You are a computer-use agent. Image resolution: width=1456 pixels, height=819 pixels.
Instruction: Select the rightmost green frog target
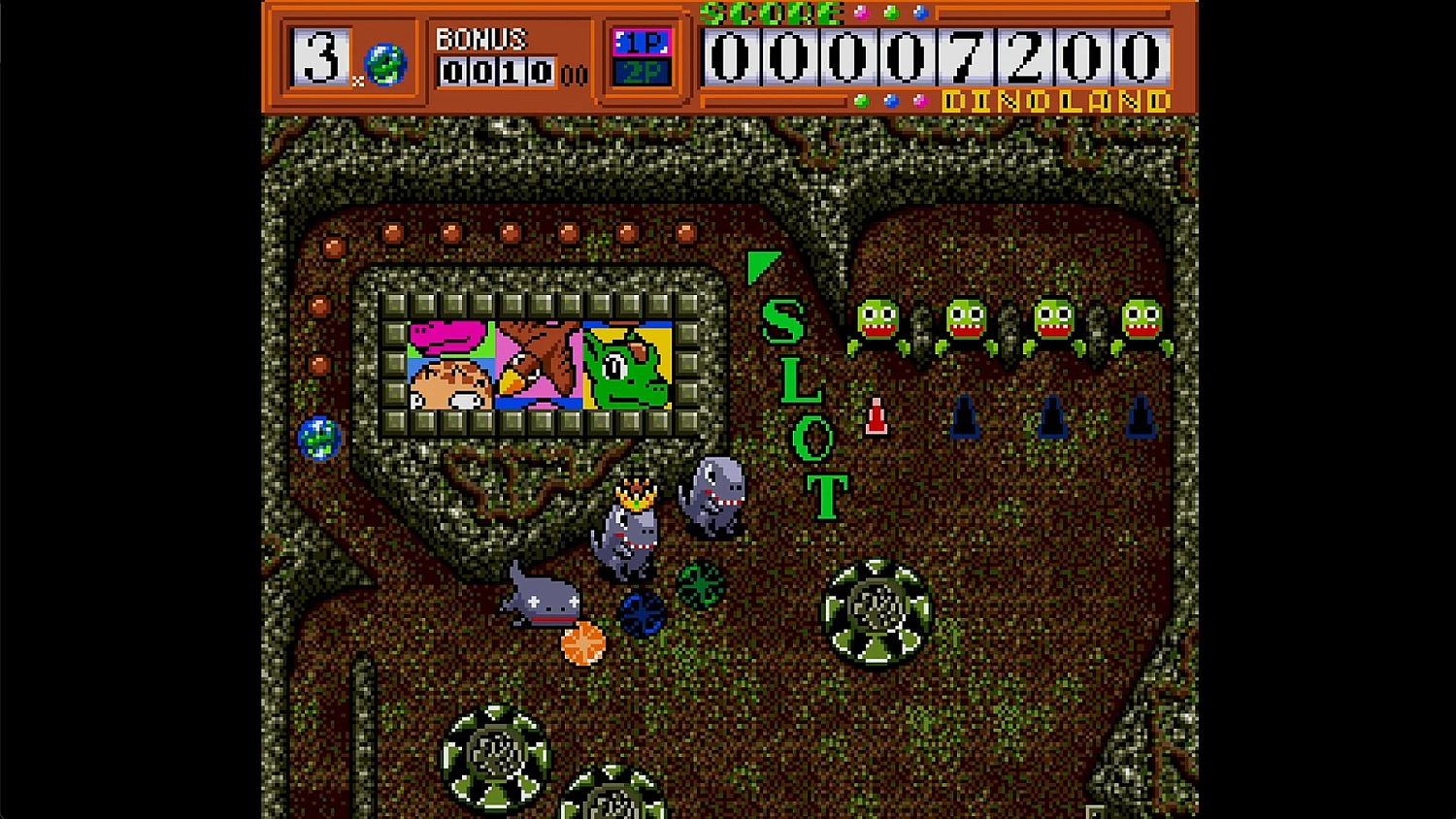1145,320
